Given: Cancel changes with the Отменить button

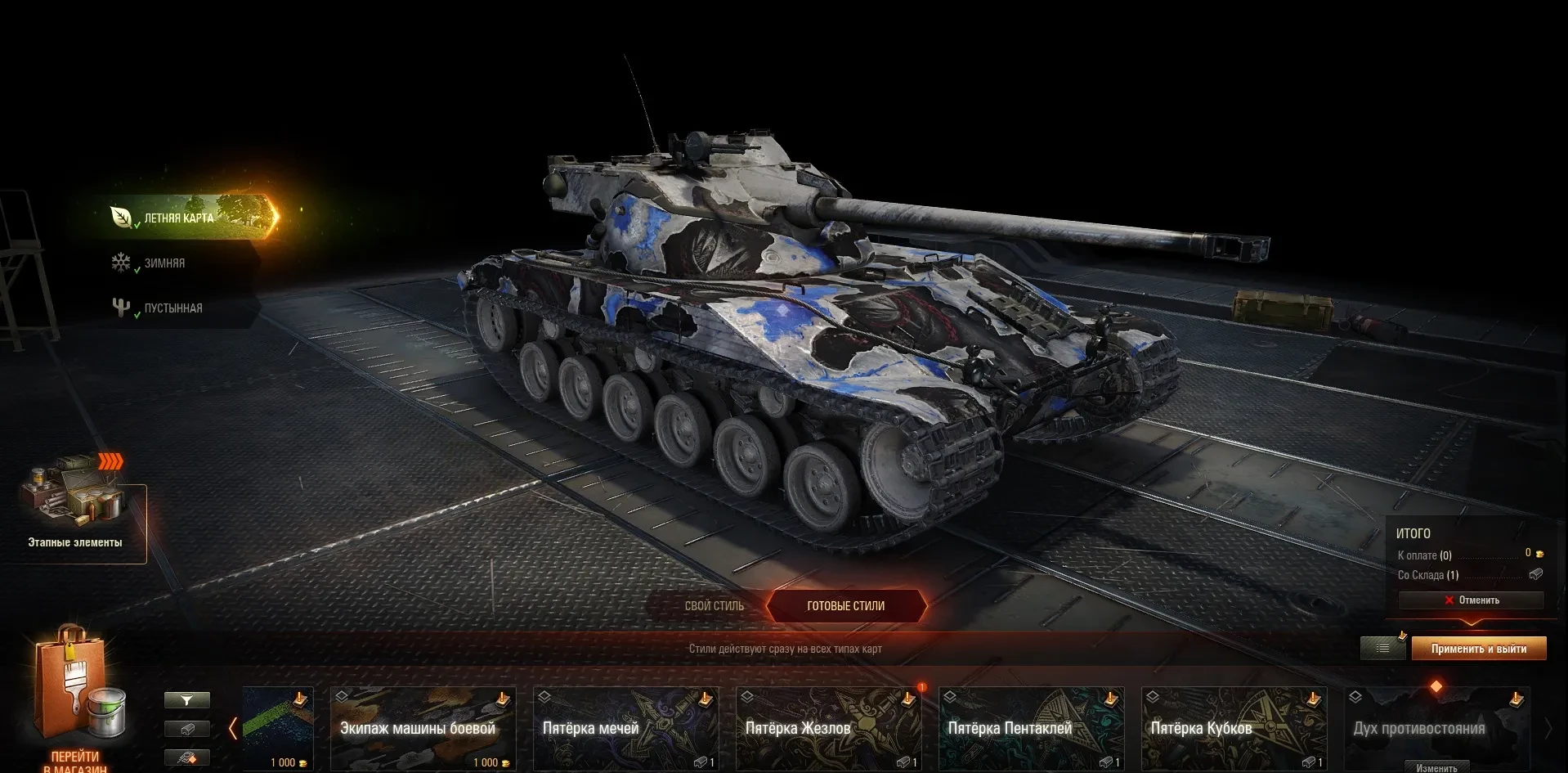Looking at the screenshot, I should 1471,600.
